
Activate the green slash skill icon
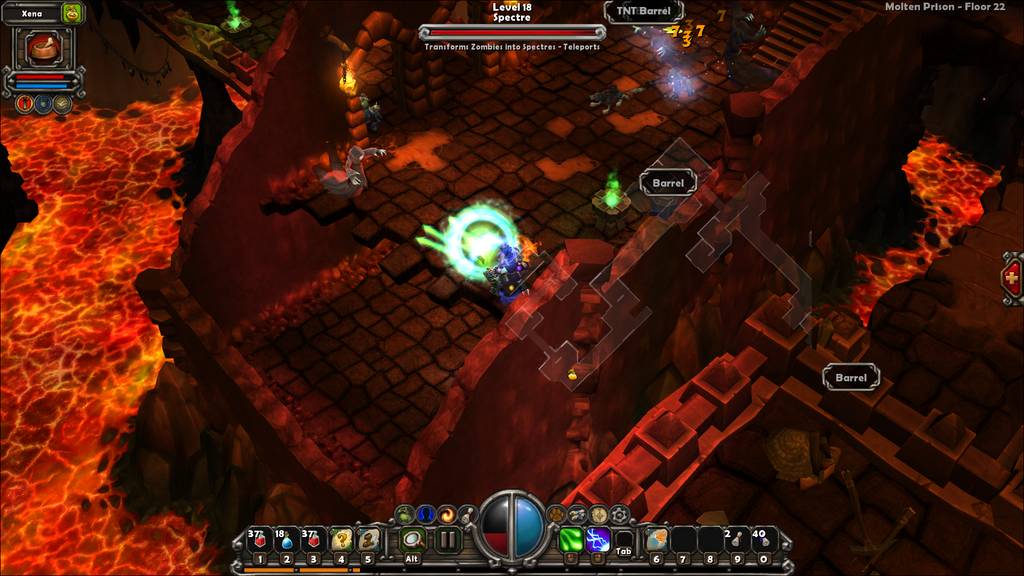pyautogui.click(x=571, y=540)
